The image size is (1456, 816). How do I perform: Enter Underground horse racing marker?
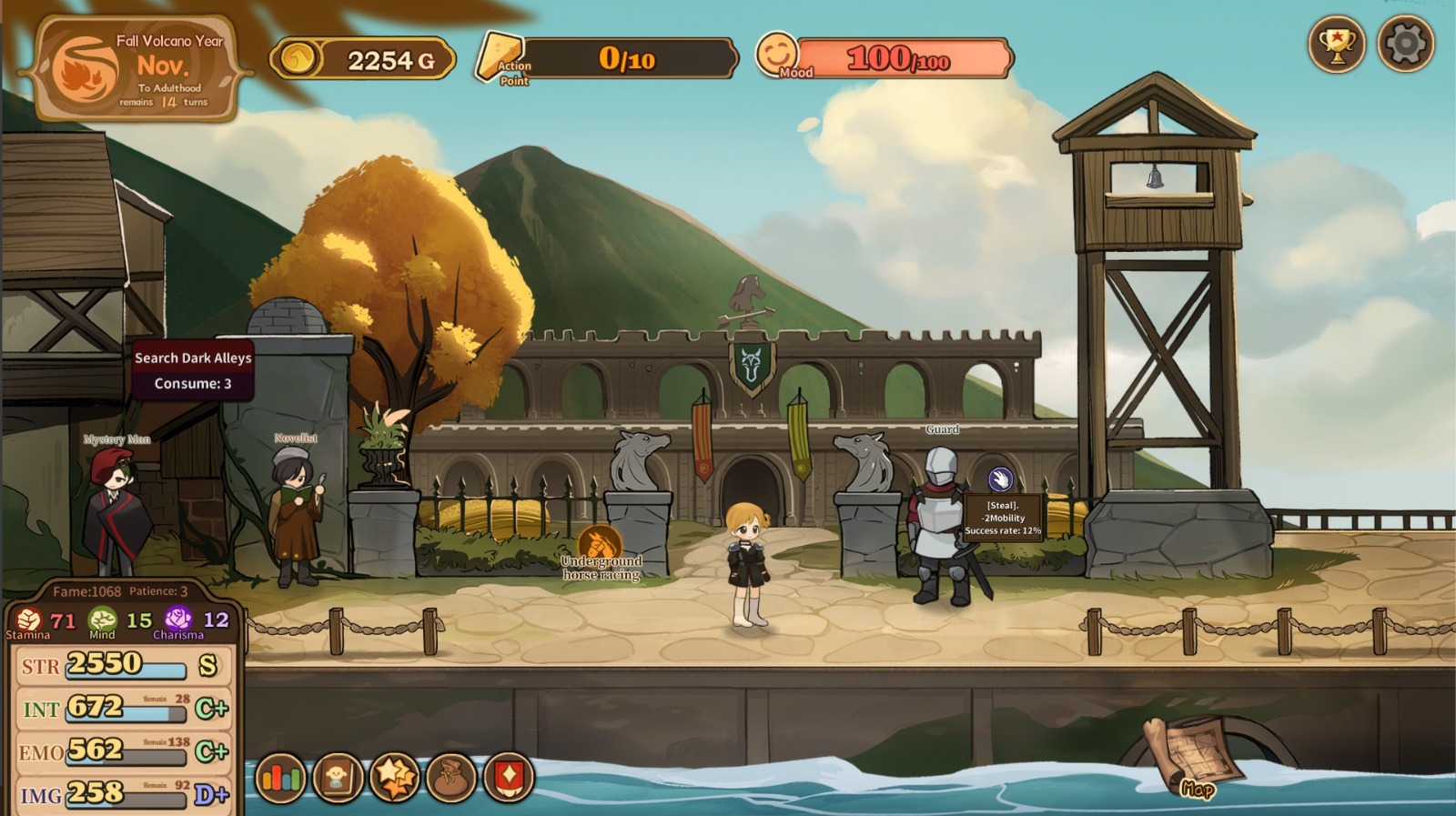[600, 545]
